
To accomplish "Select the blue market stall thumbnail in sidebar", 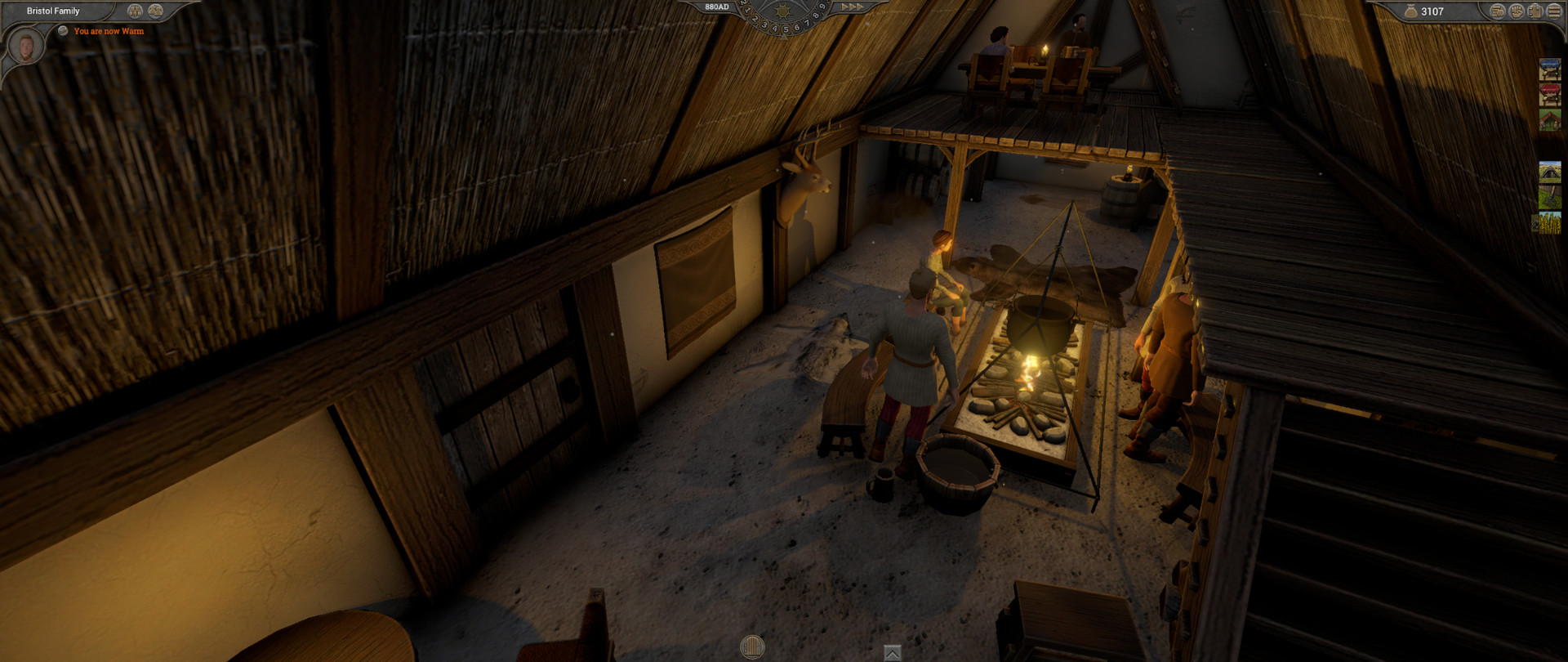I will (1552, 68).
